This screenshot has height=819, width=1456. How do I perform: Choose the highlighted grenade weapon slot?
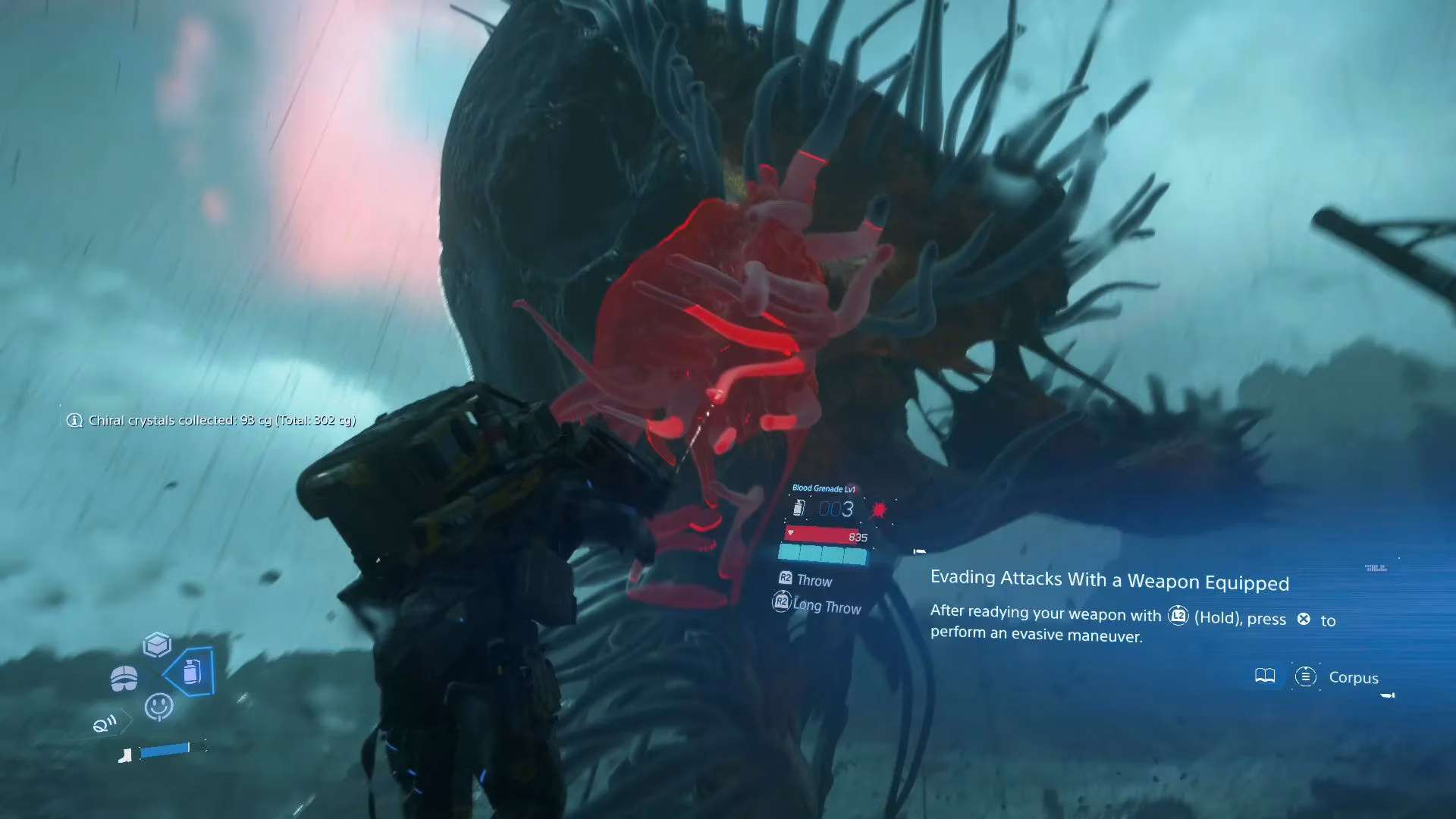(x=193, y=671)
